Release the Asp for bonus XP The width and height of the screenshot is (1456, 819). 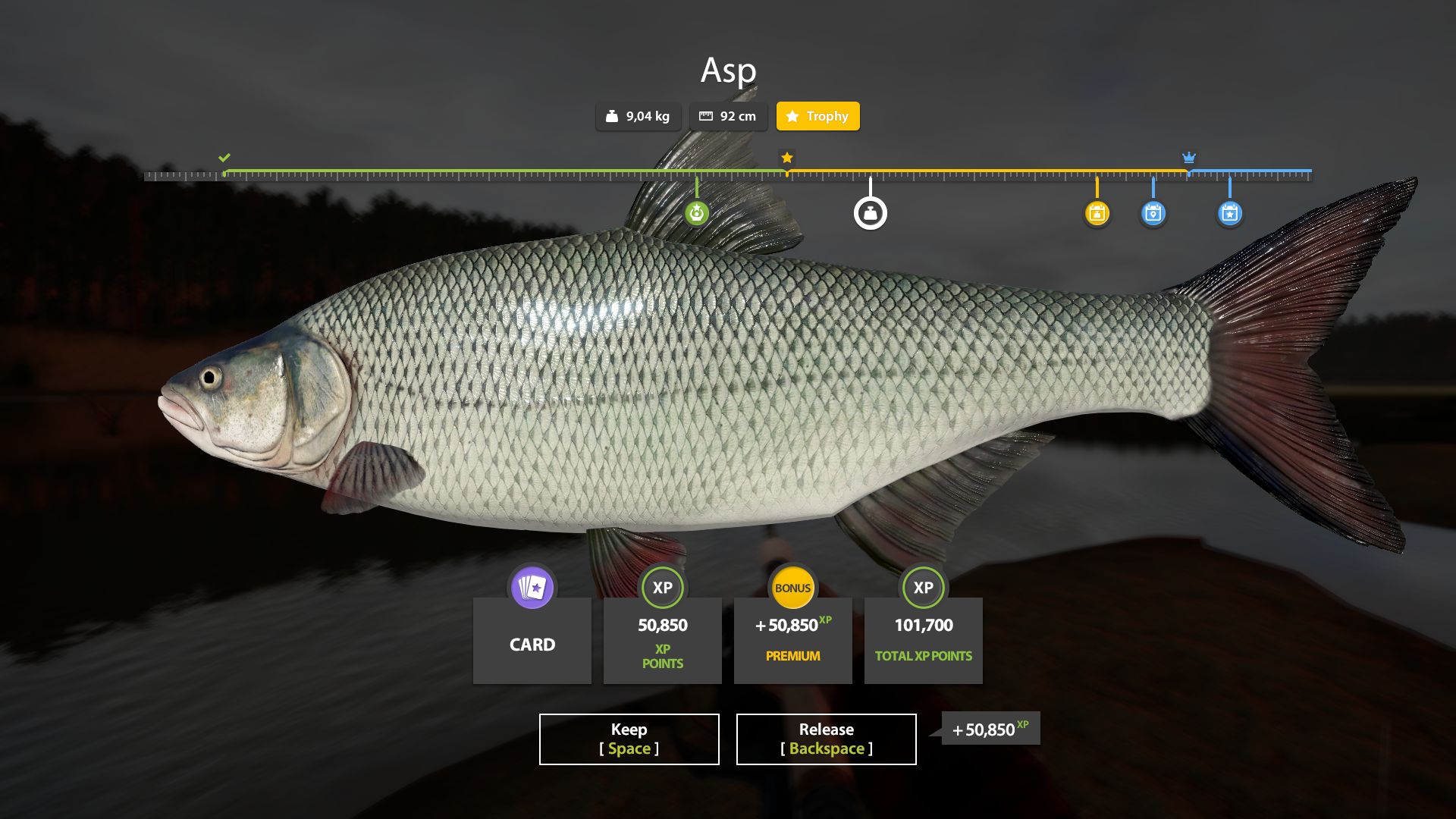point(826,739)
